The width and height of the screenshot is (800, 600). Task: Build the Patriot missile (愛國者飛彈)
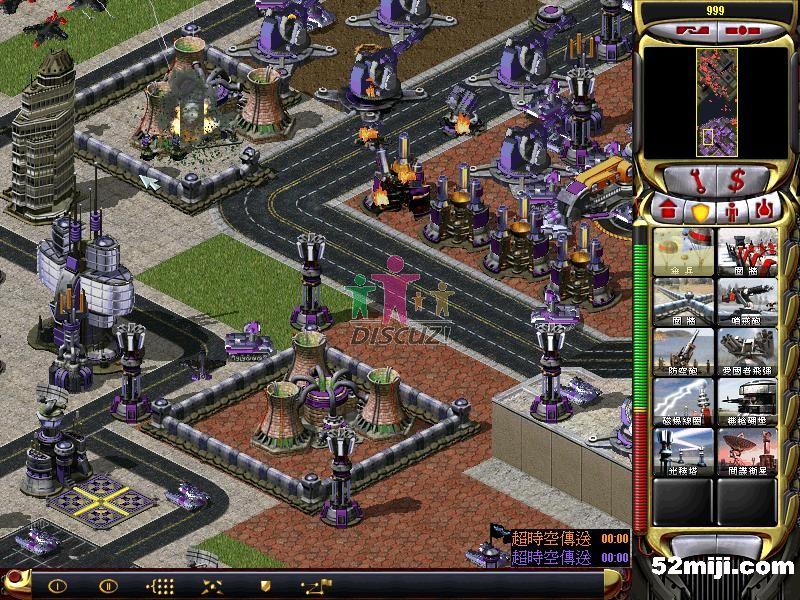746,351
